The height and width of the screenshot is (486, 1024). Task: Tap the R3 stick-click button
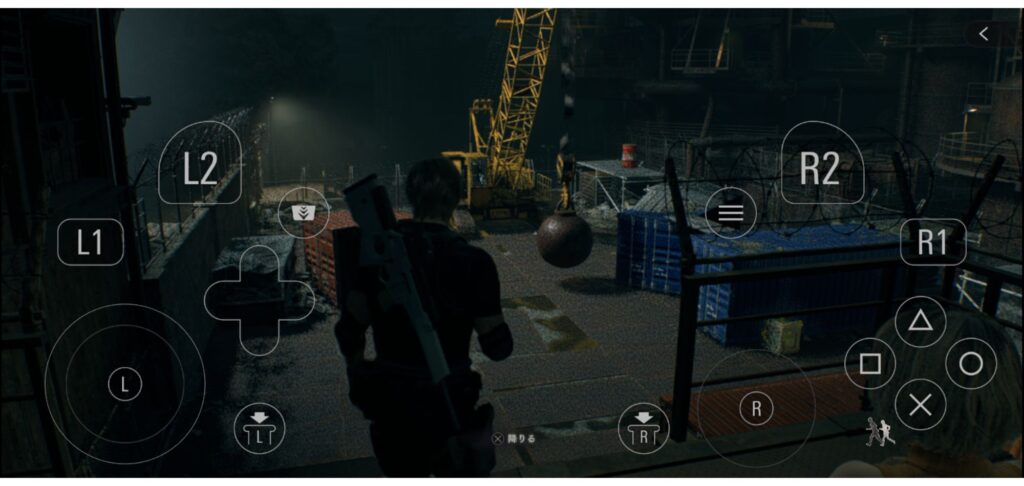pos(643,427)
